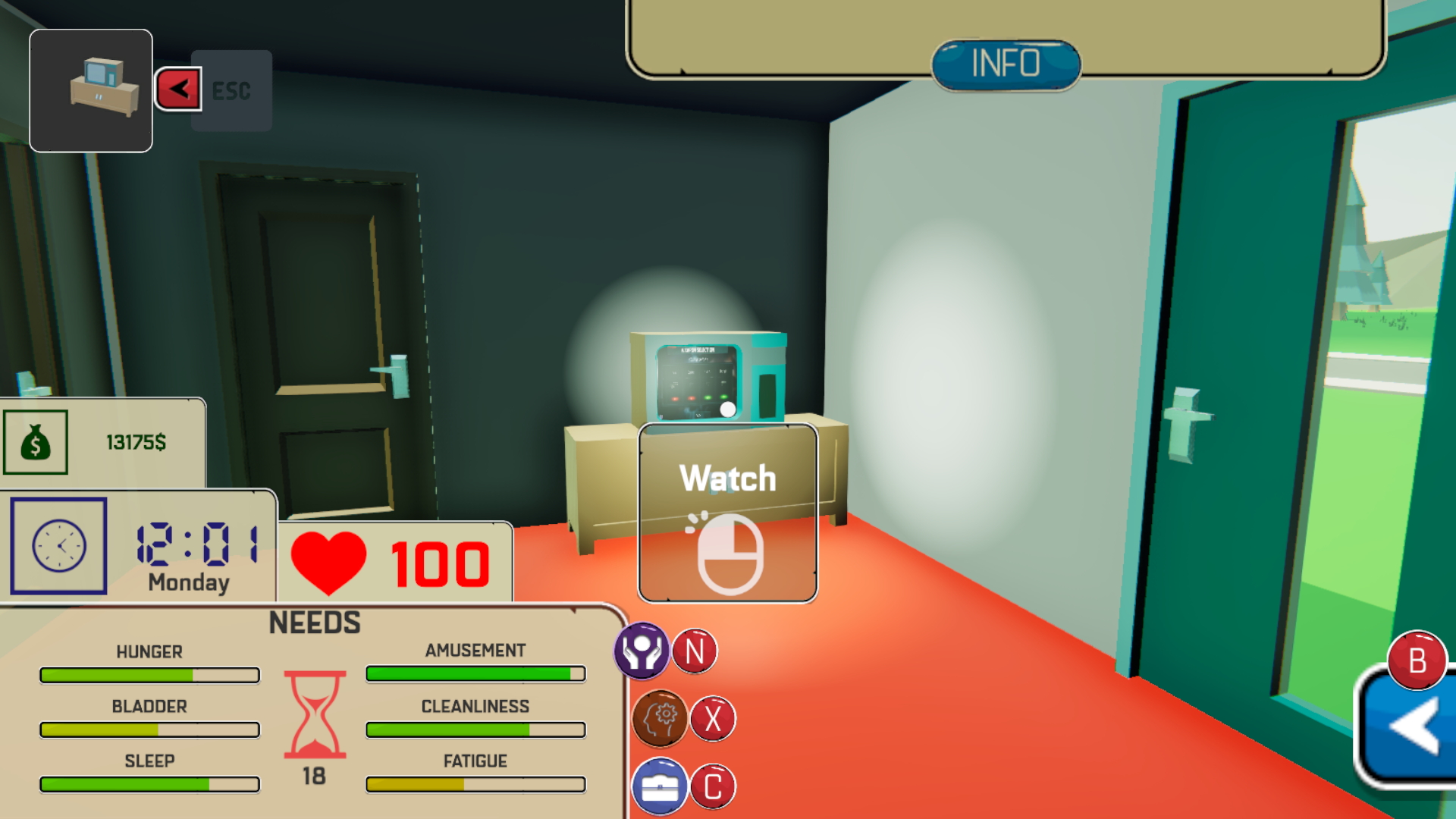The image size is (1456, 819).
Task: Click the Watch prompt on the TV
Action: tap(730, 478)
